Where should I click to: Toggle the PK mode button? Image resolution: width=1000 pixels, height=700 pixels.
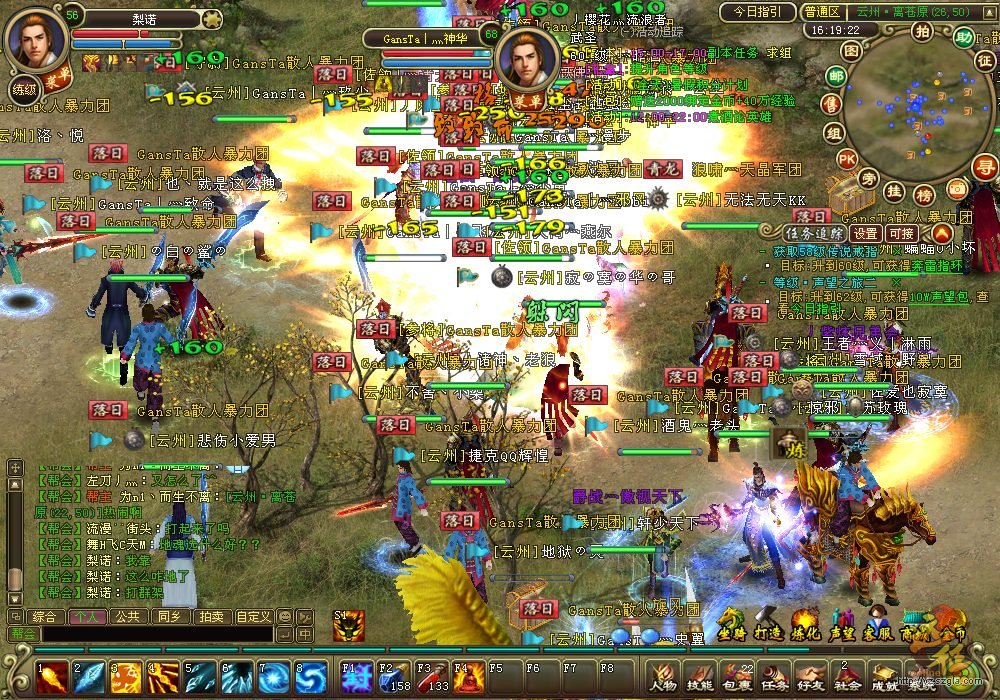click(846, 159)
